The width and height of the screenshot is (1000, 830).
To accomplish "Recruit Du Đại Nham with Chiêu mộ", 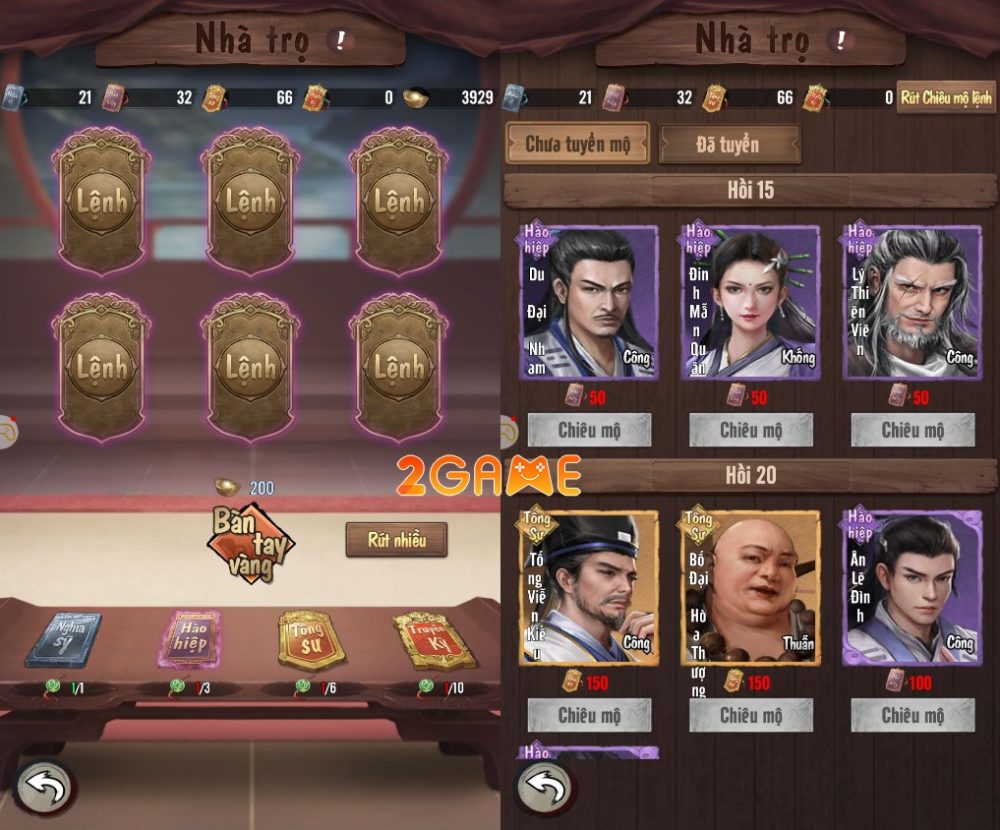I will tap(589, 431).
